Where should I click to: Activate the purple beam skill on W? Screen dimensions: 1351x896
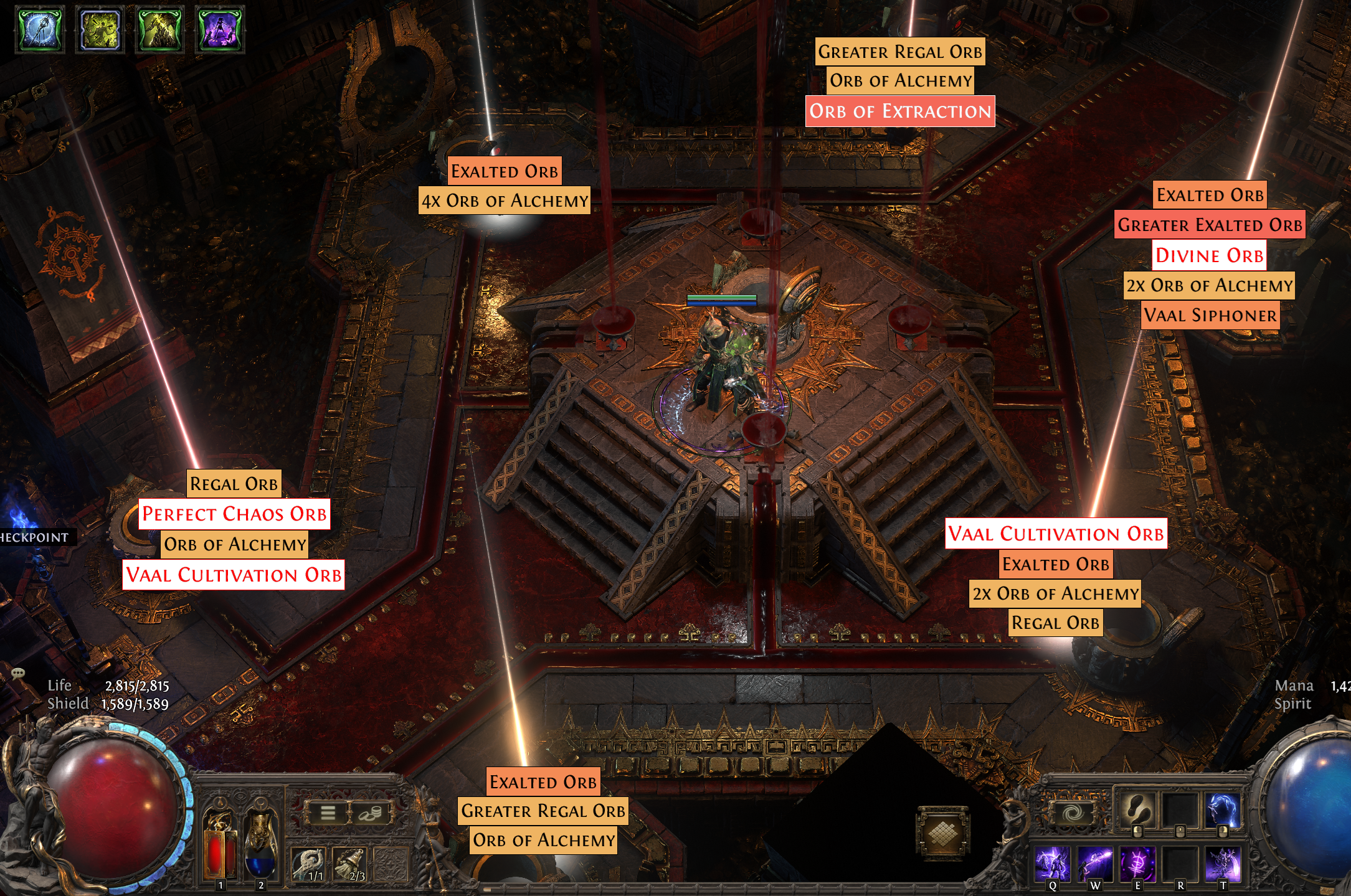(1095, 864)
